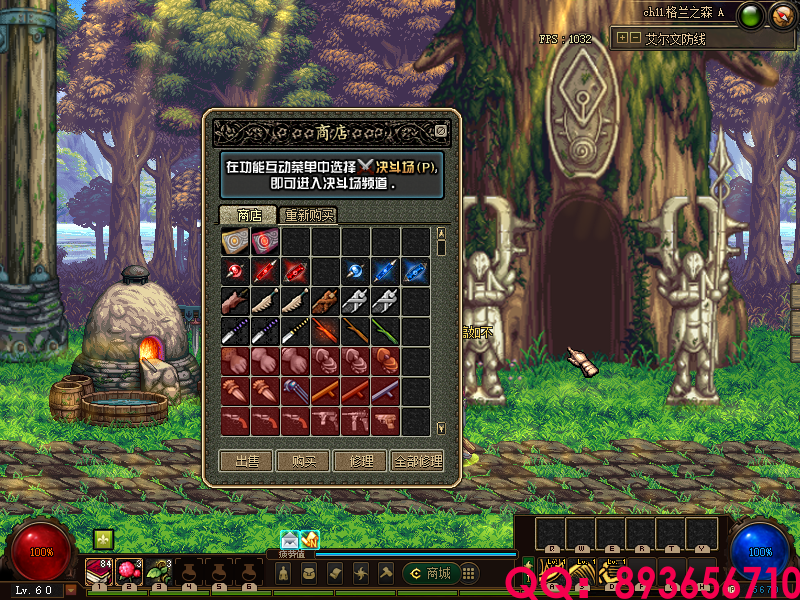Click the green orb channel button
This screenshot has width=800, height=600.
click(x=753, y=15)
